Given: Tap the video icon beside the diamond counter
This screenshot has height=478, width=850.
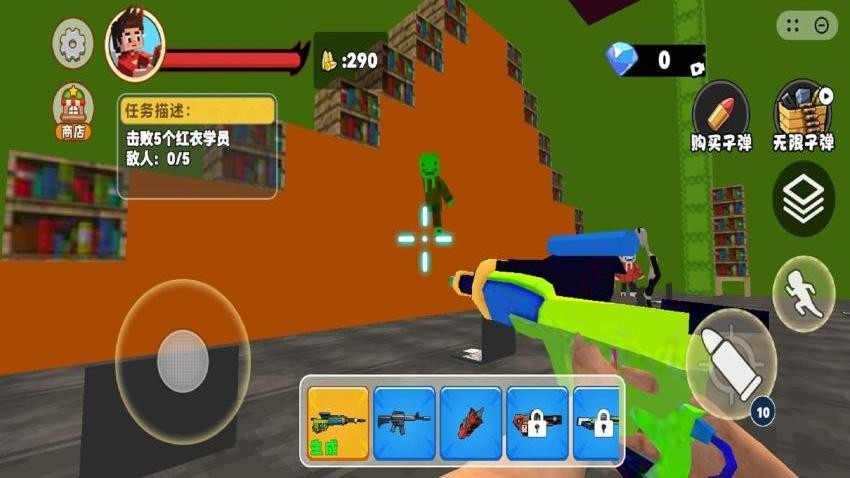Looking at the screenshot, I should (696, 67).
